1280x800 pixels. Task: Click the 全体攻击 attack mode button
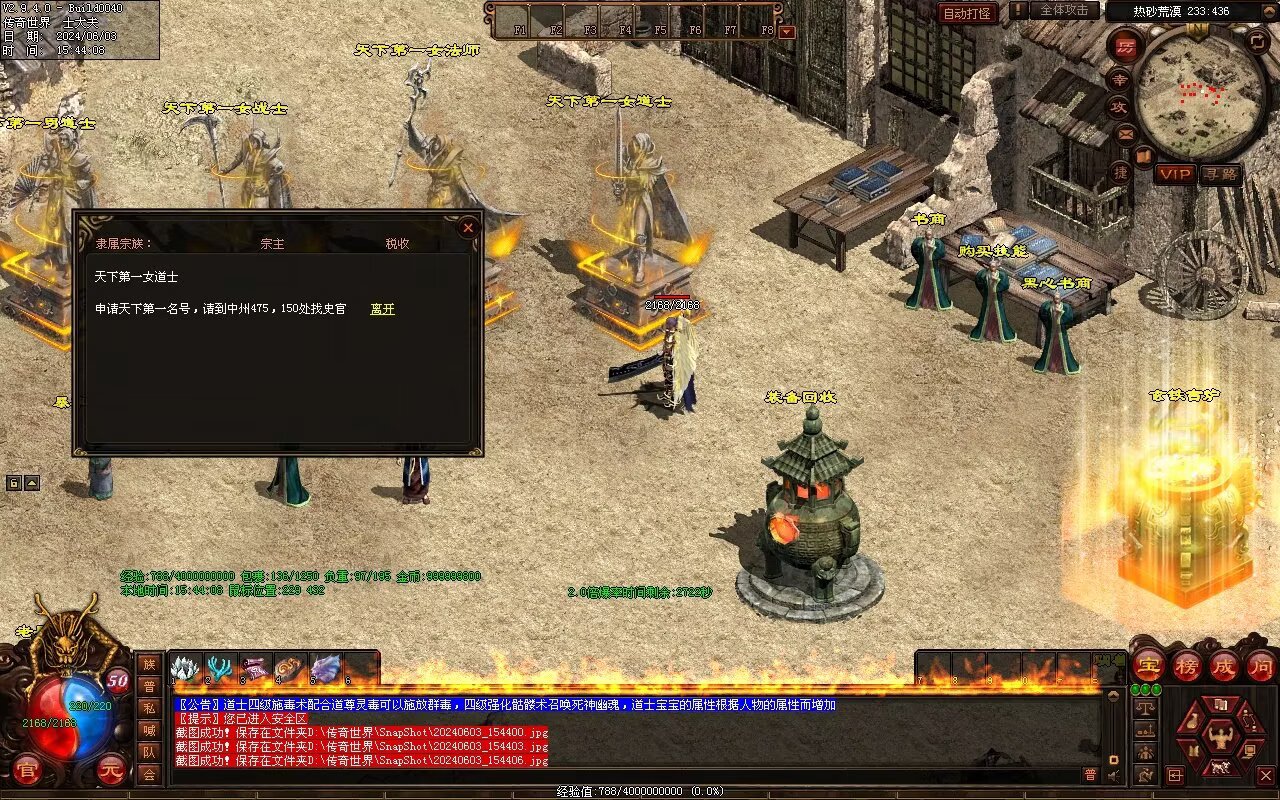(1064, 10)
